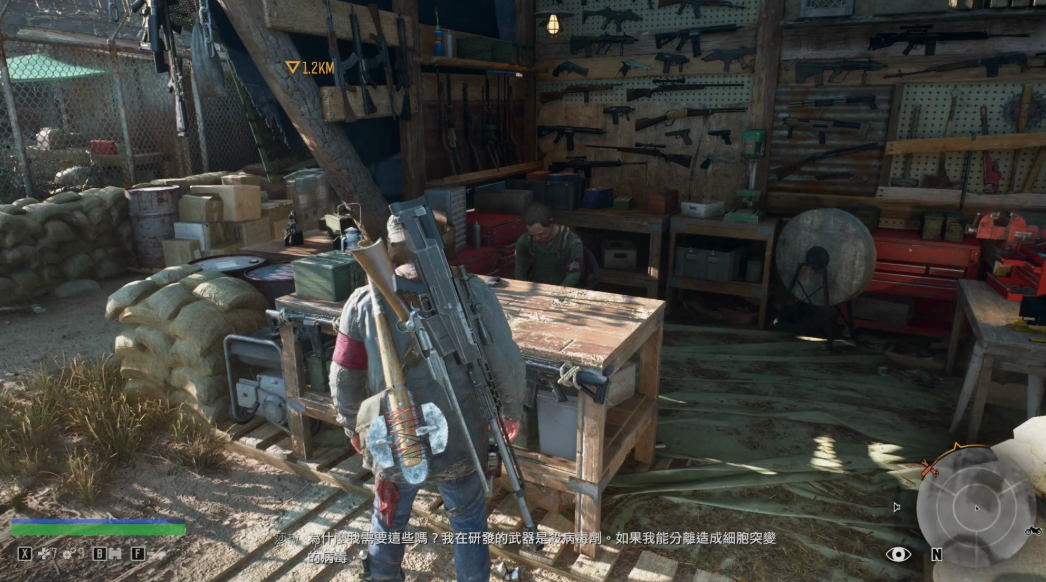Click the circular minimap
The image size is (1046, 582).
pos(976,508)
